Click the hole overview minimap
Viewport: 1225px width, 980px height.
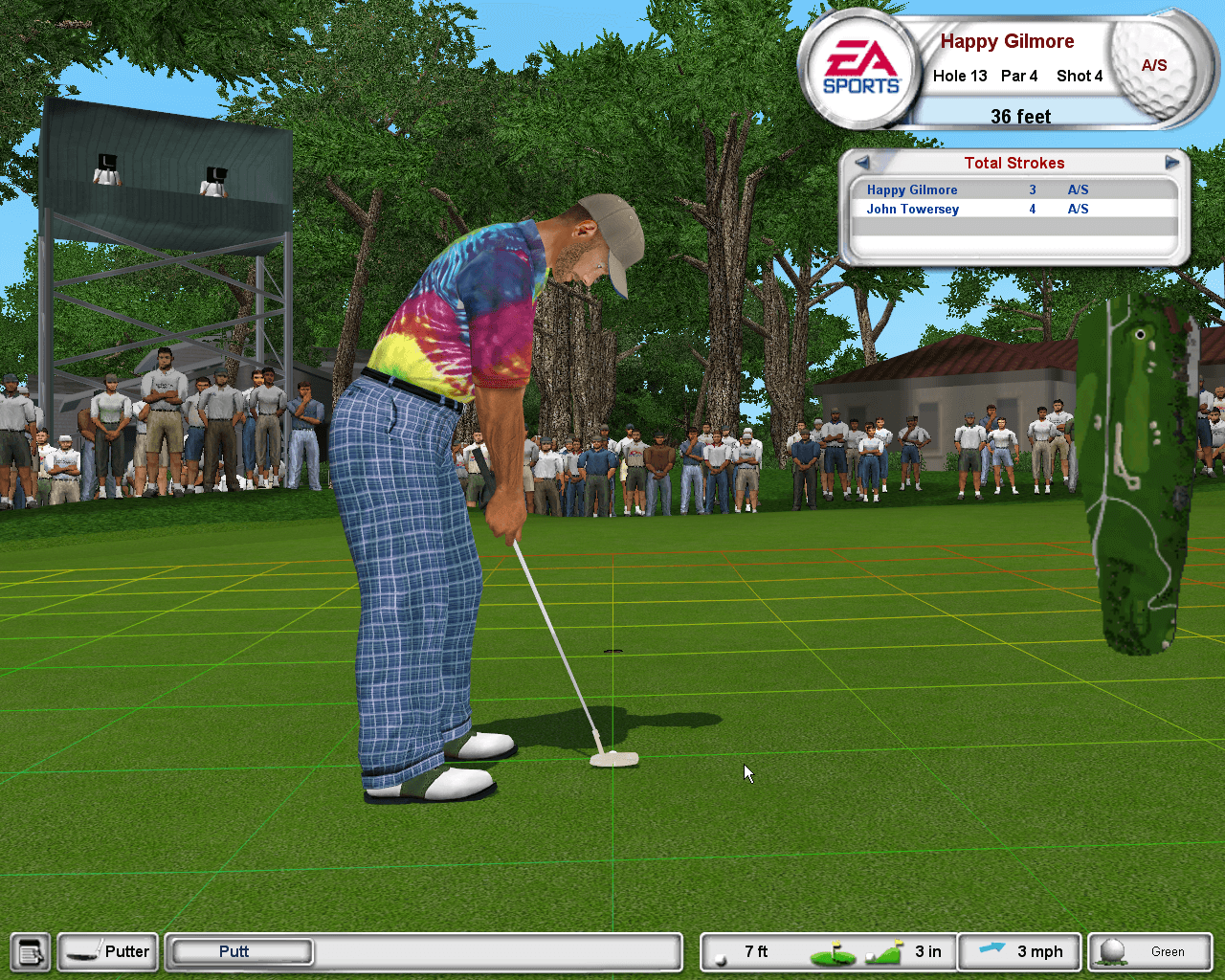(1137, 476)
